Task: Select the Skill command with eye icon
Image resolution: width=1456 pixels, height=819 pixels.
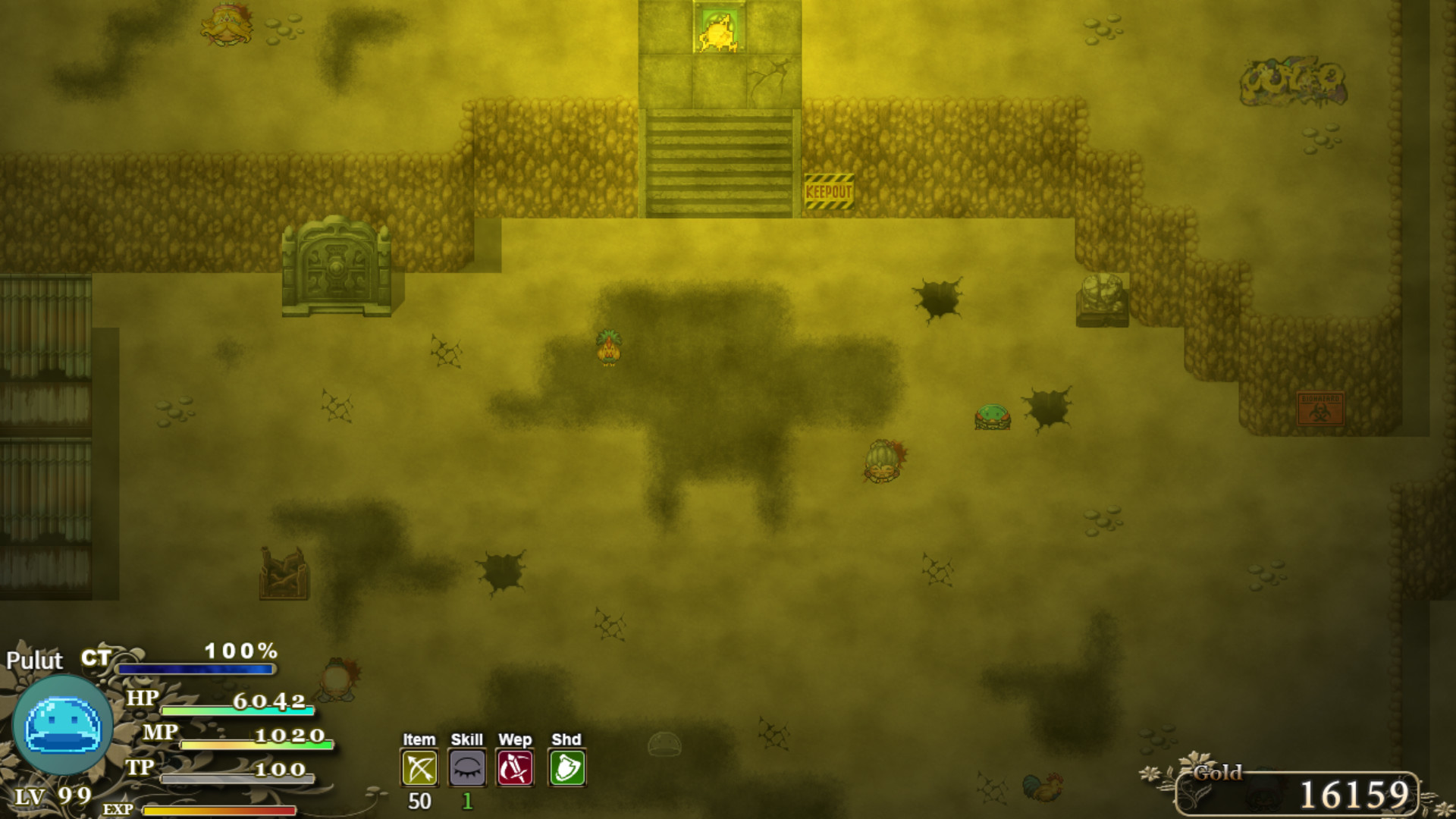Action: [x=467, y=767]
